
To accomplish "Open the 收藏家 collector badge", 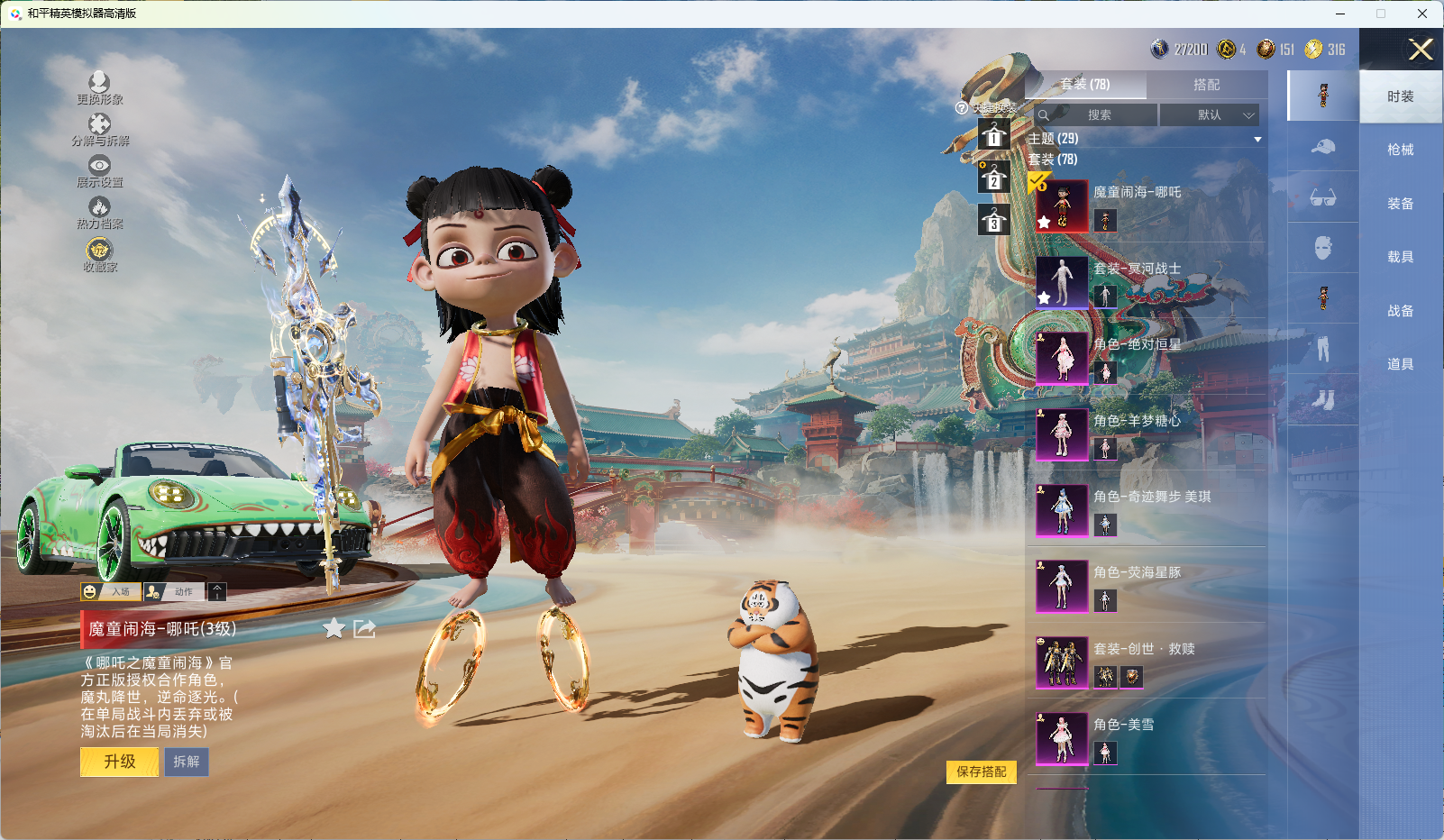I will pos(99,253).
